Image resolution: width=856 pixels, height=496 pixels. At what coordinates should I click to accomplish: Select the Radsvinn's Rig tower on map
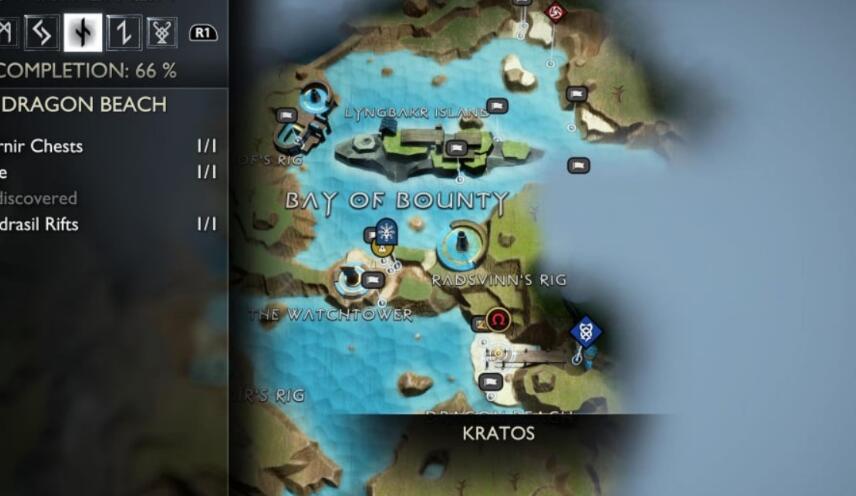pyautogui.click(x=462, y=241)
